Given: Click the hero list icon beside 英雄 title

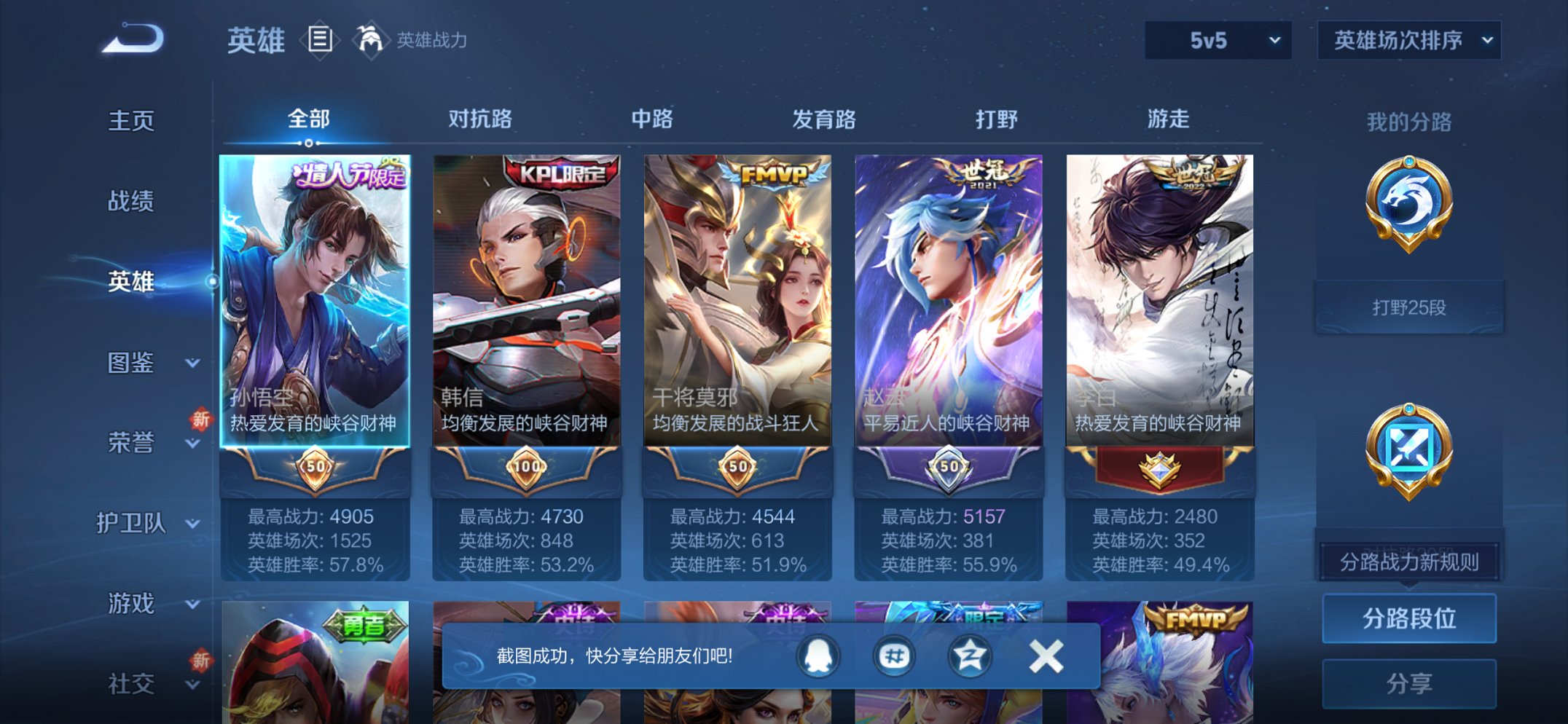Looking at the screenshot, I should coord(321,40).
